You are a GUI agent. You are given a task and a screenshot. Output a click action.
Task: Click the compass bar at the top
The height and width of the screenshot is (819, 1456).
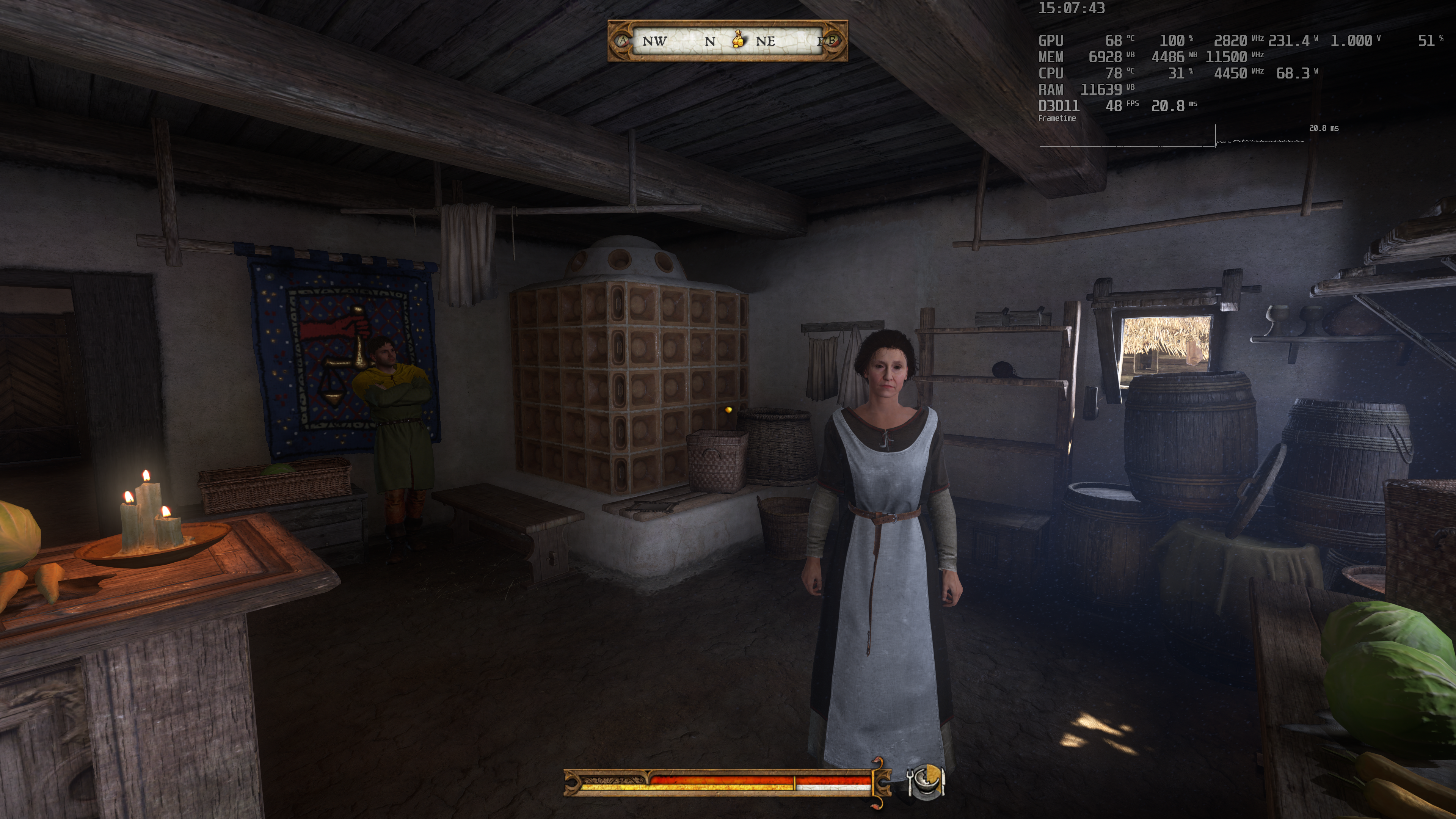727,41
